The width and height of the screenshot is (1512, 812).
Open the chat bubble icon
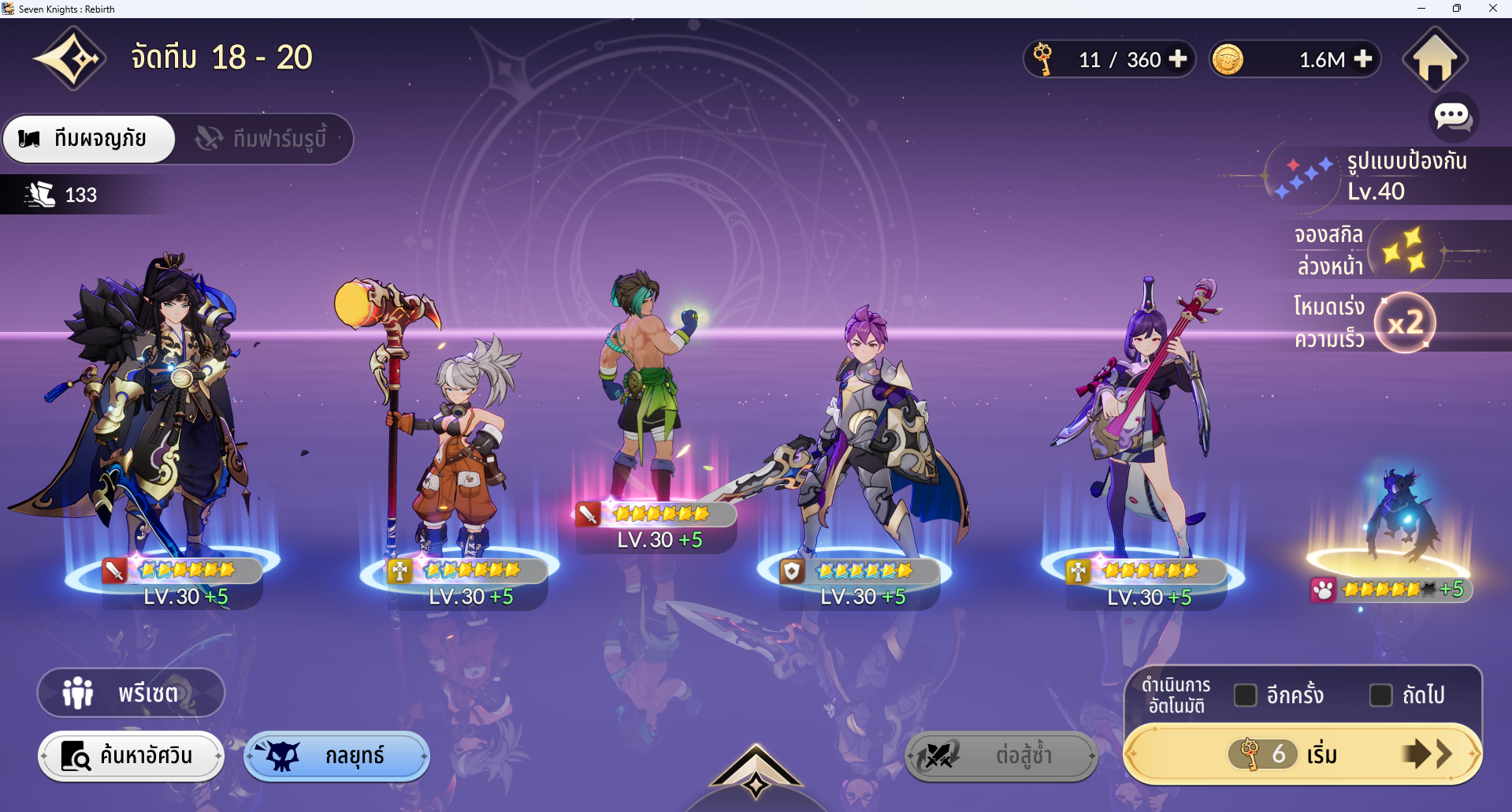(x=1452, y=117)
